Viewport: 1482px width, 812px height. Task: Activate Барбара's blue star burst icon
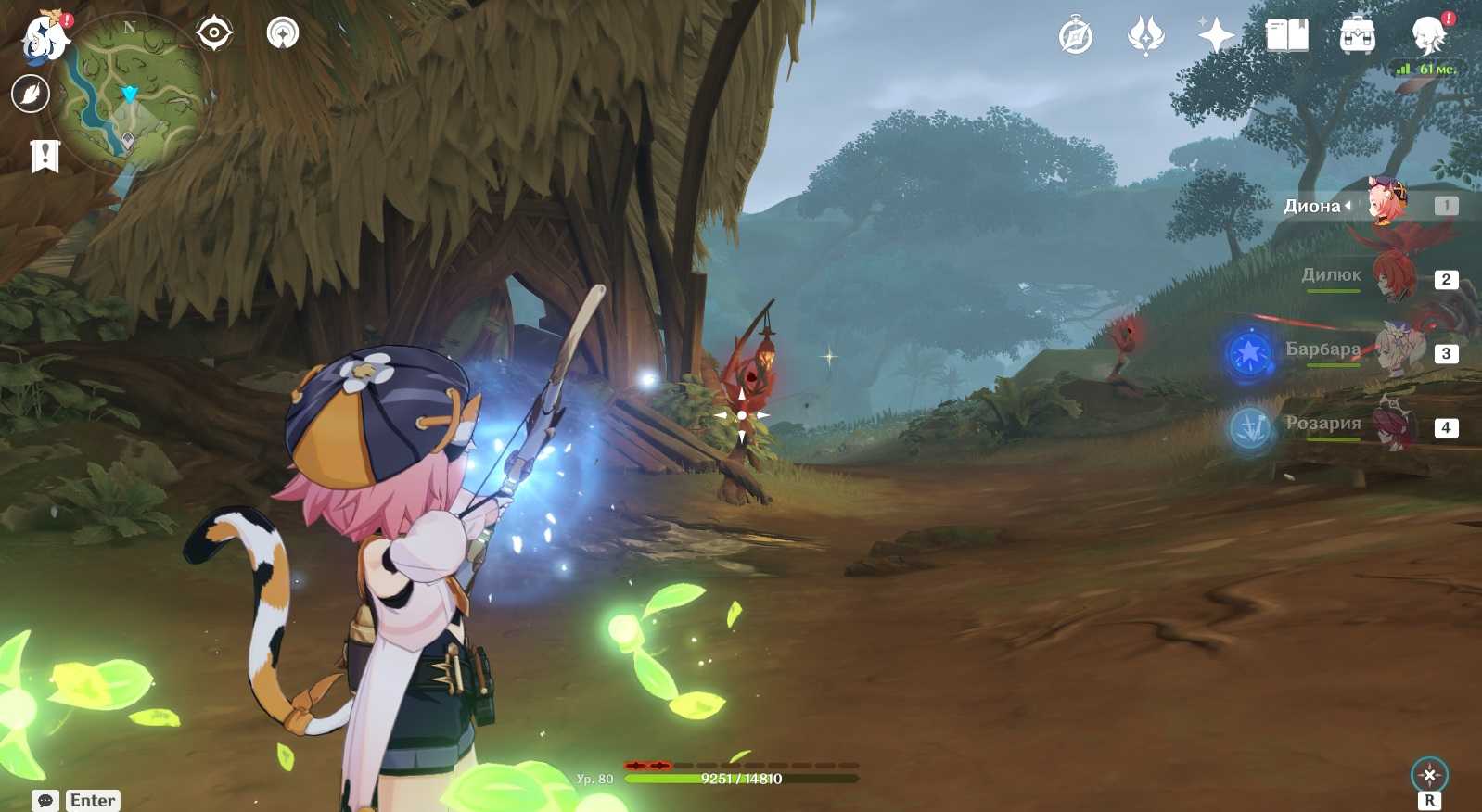1249,353
